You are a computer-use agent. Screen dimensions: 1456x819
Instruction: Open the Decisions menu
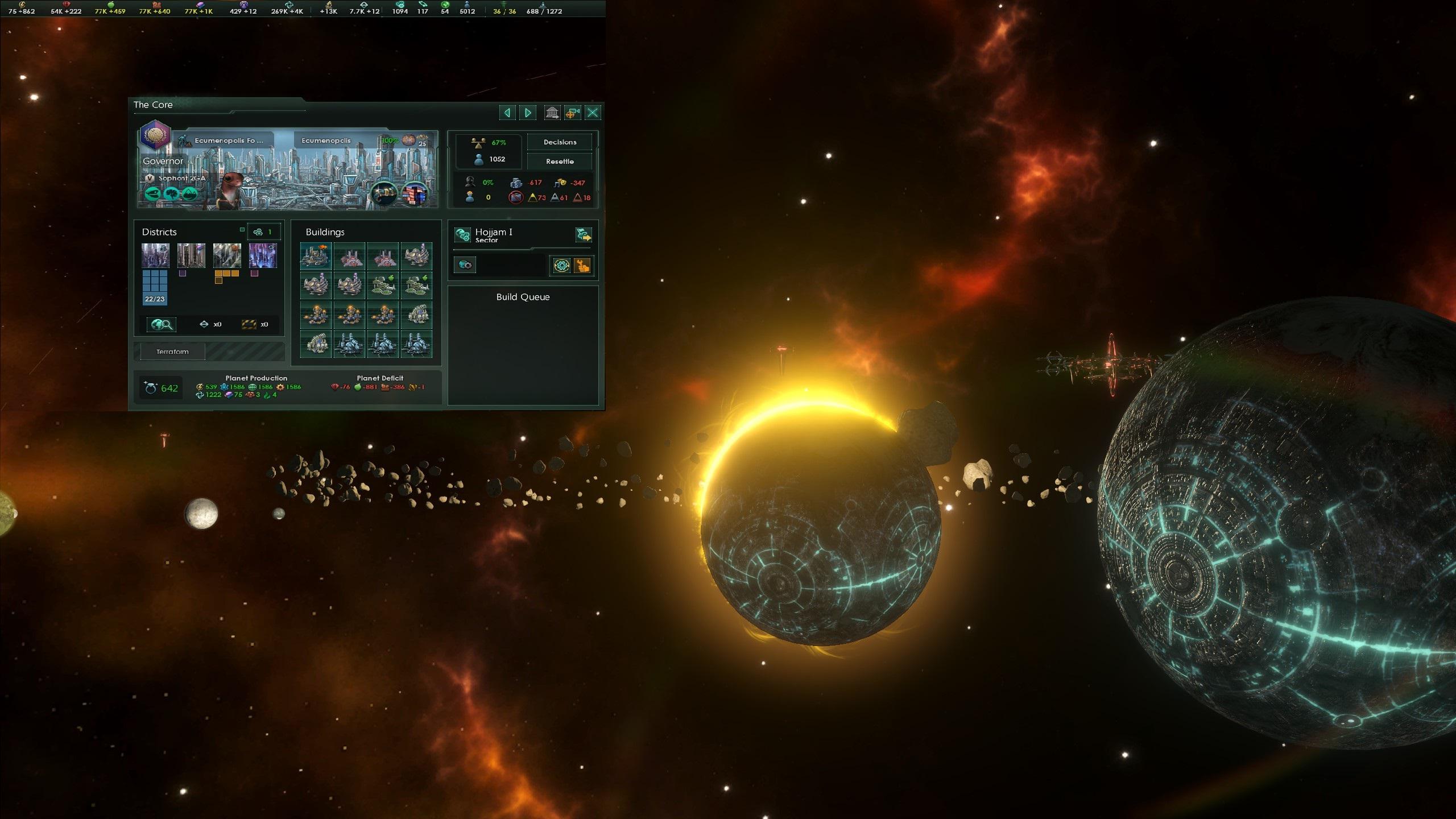[560, 142]
